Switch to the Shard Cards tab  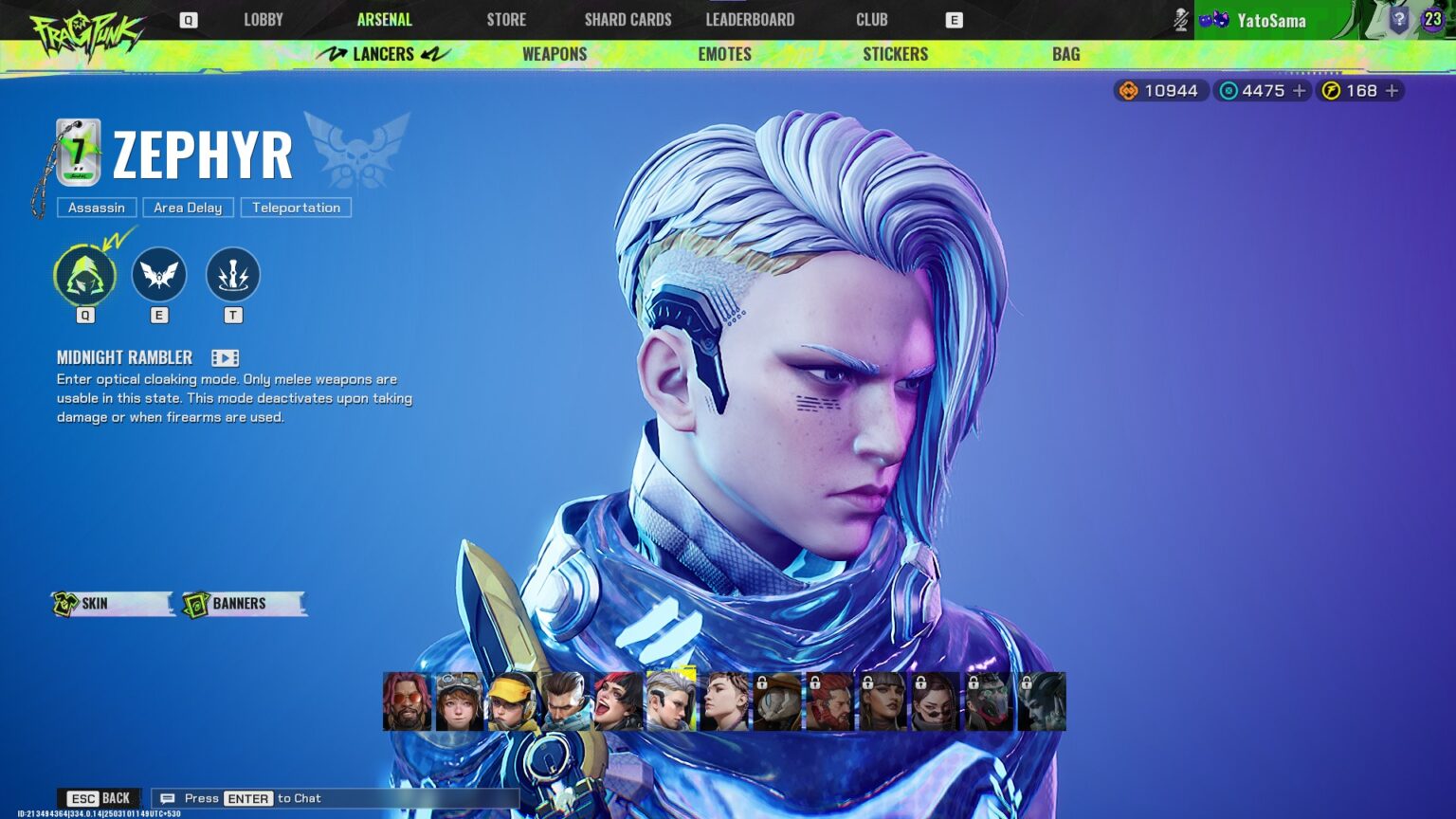point(628,20)
